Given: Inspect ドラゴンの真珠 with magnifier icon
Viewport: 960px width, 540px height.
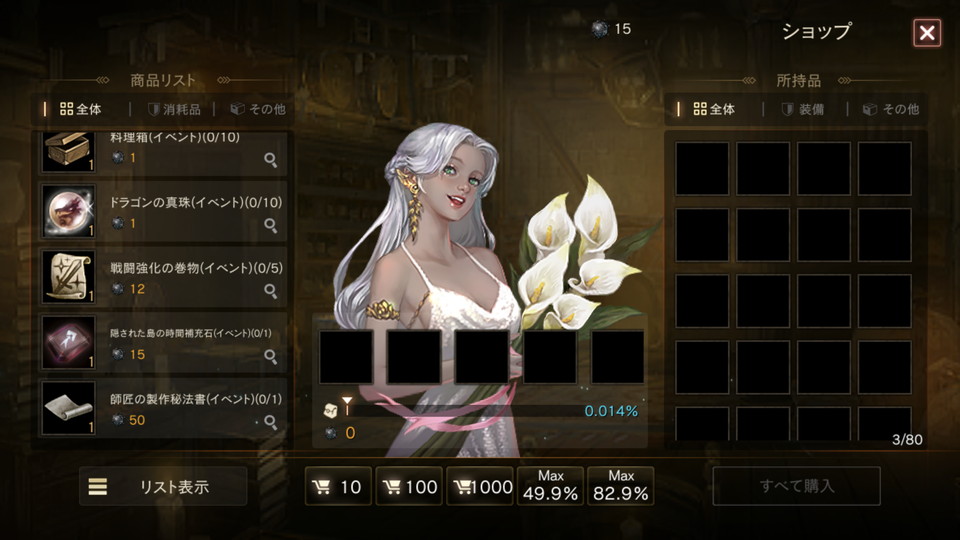Looking at the screenshot, I should (x=270, y=225).
